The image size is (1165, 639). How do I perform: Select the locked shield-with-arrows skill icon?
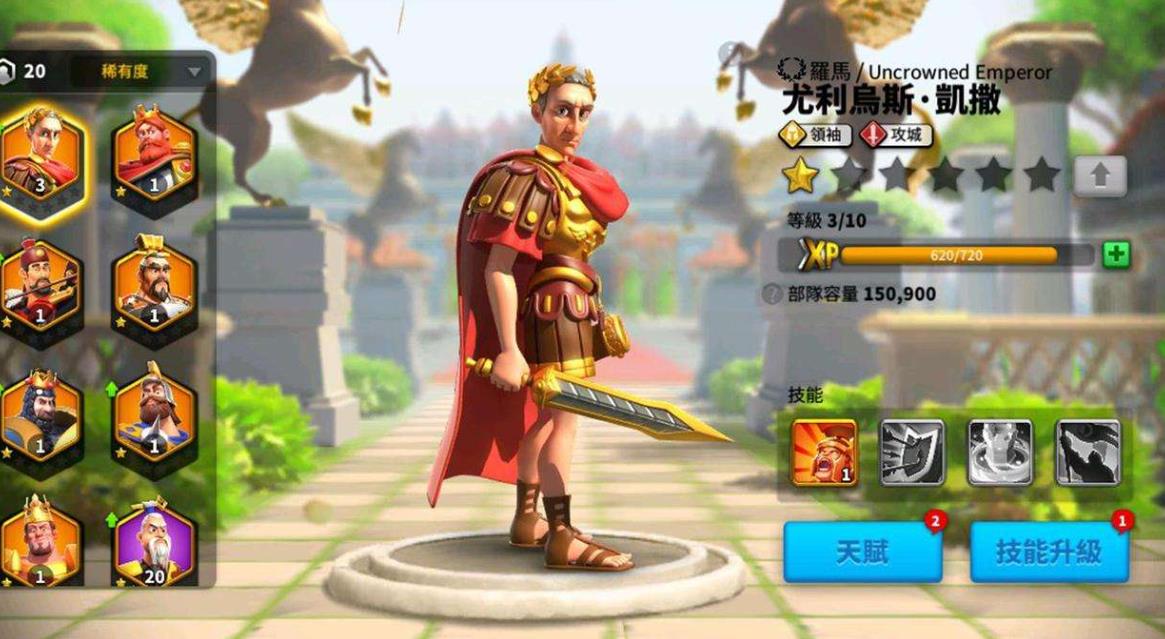[911, 453]
